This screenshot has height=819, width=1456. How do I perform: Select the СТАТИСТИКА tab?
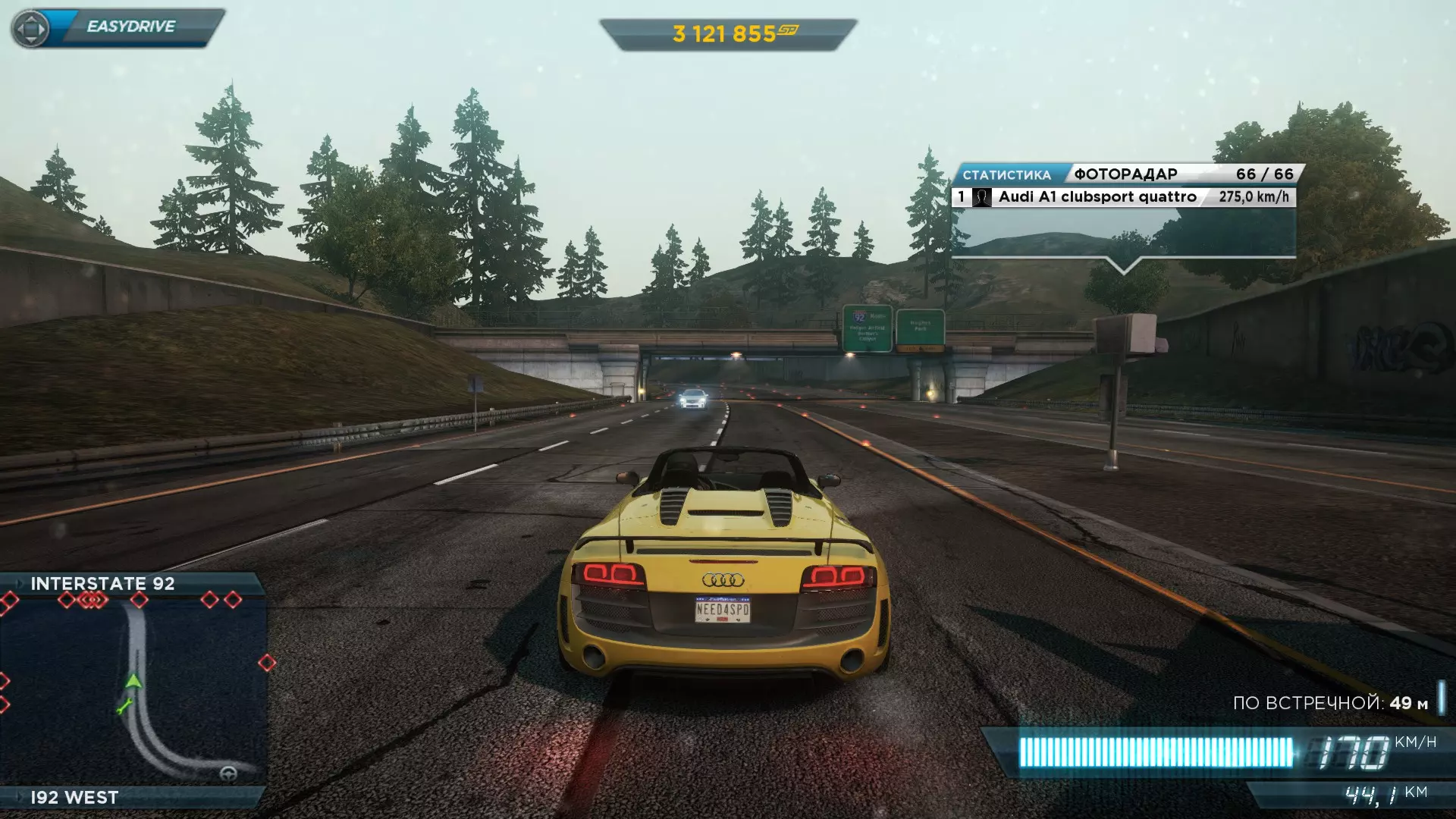(1006, 175)
